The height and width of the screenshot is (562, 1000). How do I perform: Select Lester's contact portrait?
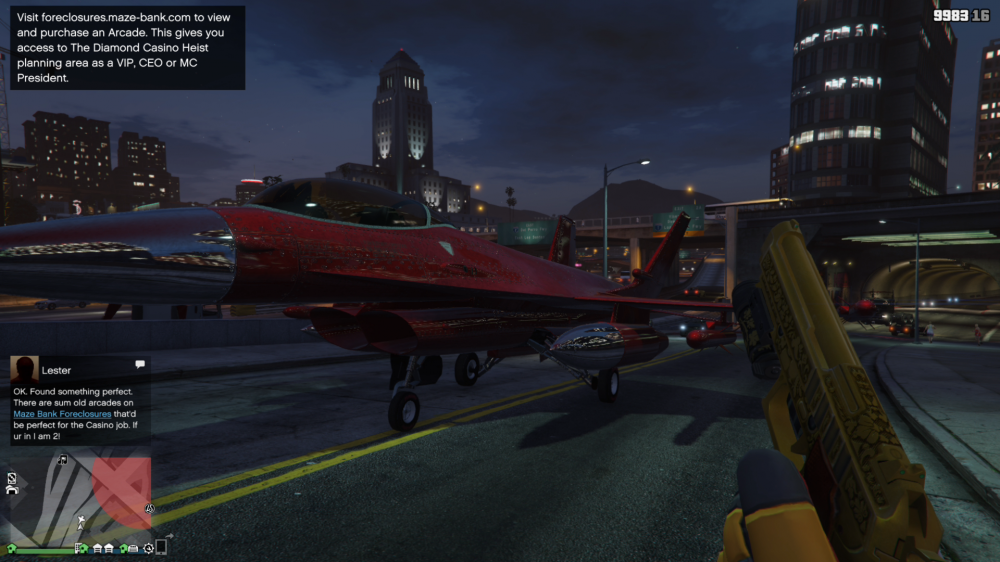(24, 369)
